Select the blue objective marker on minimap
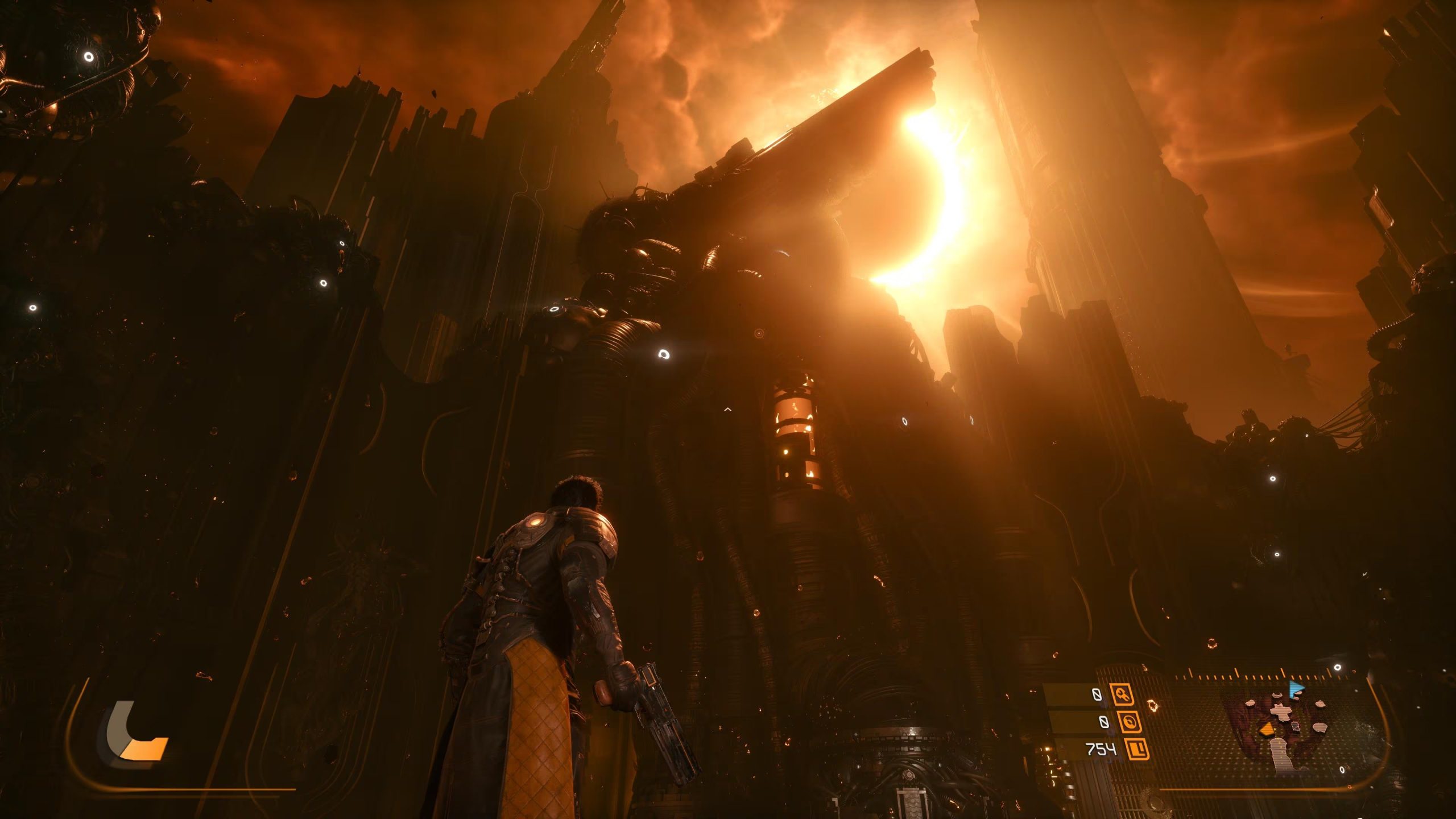The image size is (1456, 819). pyautogui.click(x=1296, y=689)
